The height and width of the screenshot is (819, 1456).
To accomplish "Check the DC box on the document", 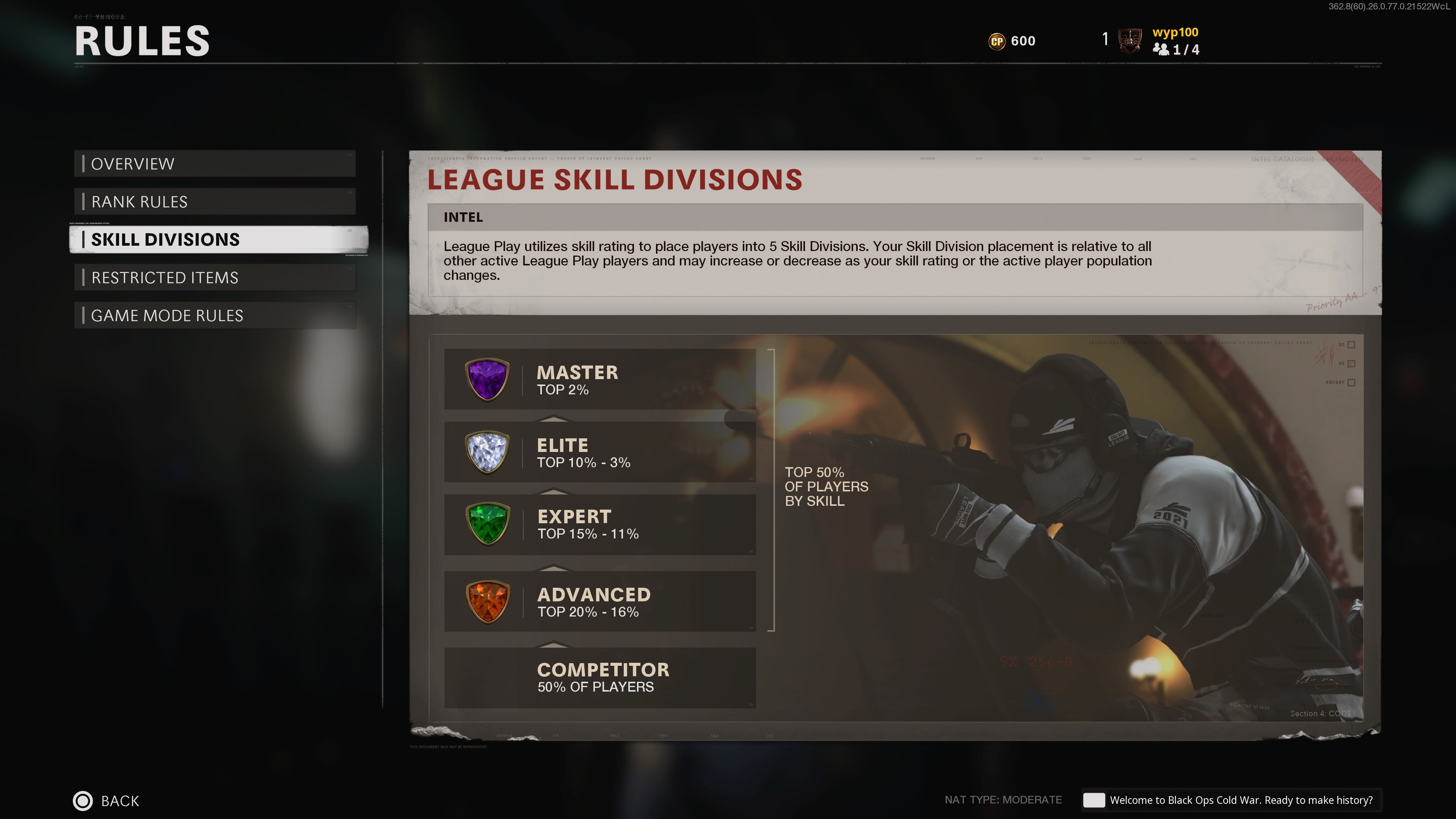I will [1352, 345].
